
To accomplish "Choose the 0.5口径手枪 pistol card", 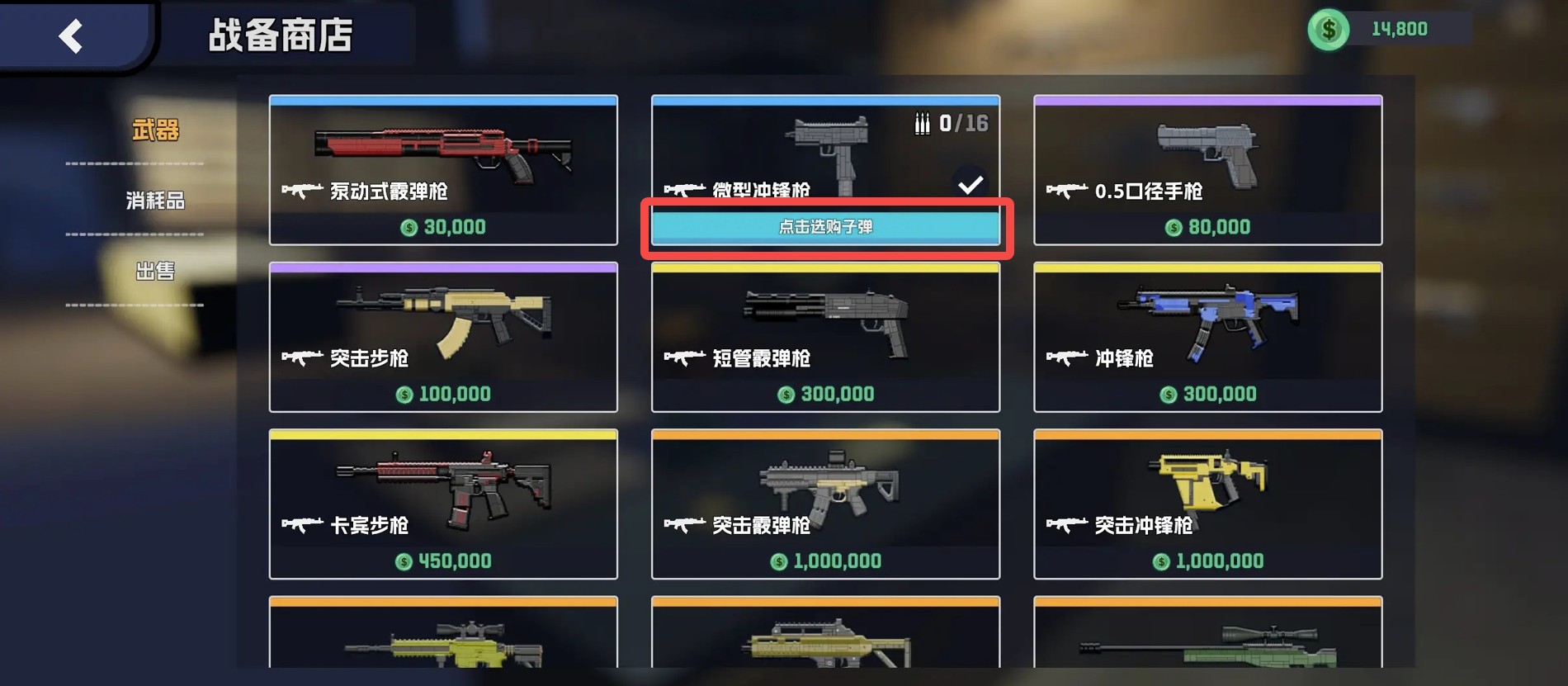I will pyautogui.click(x=1207, y=170).
